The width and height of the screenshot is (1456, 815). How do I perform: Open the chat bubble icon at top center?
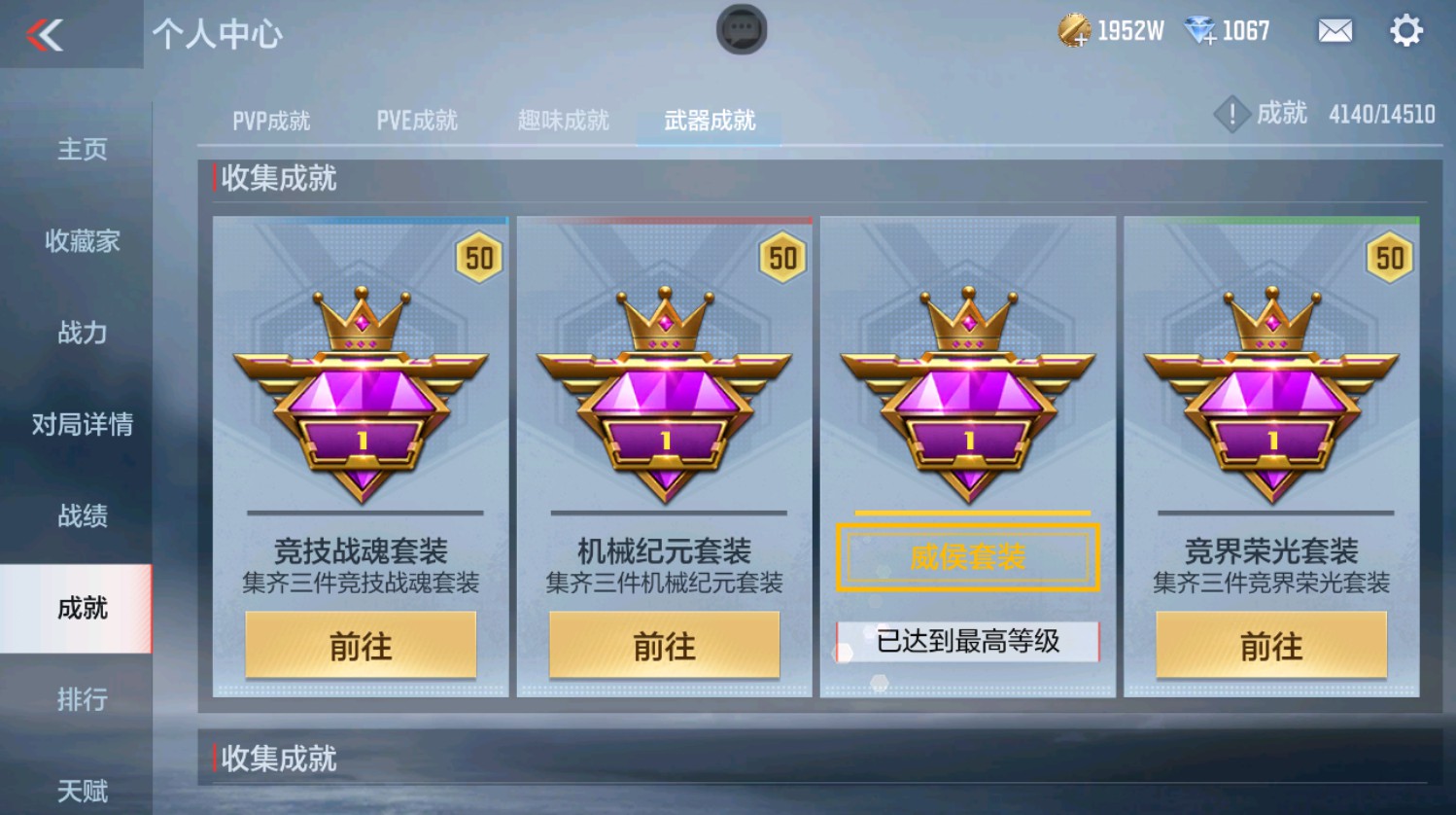pyautogui.click(x=741, y=29)
